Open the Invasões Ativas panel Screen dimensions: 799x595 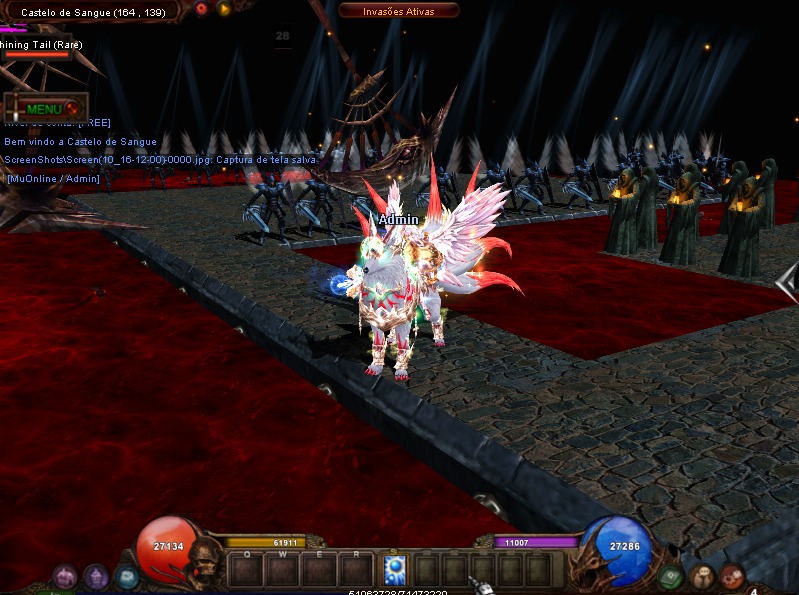pos(399,10)
